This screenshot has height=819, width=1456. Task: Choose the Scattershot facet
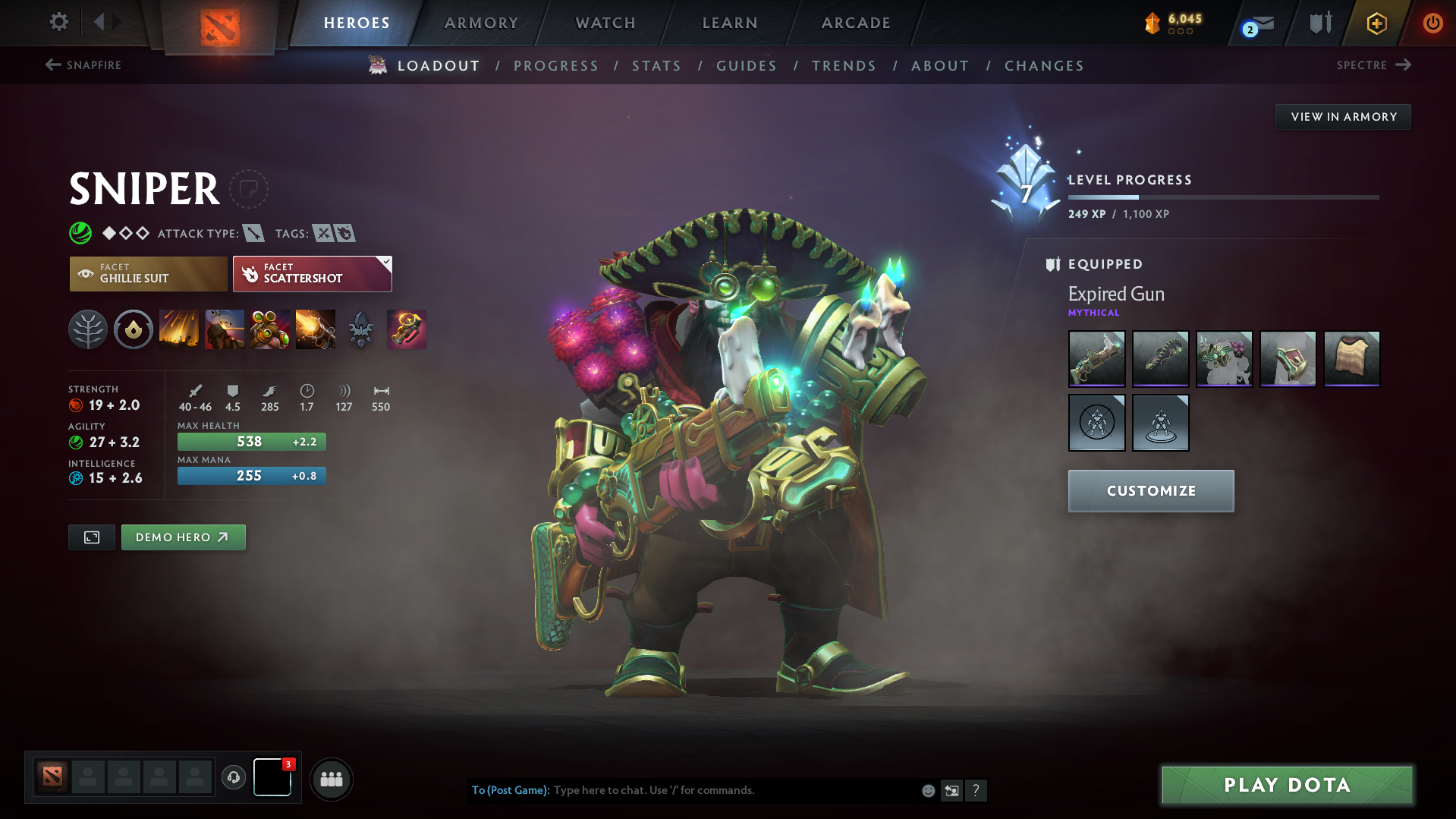312,273
